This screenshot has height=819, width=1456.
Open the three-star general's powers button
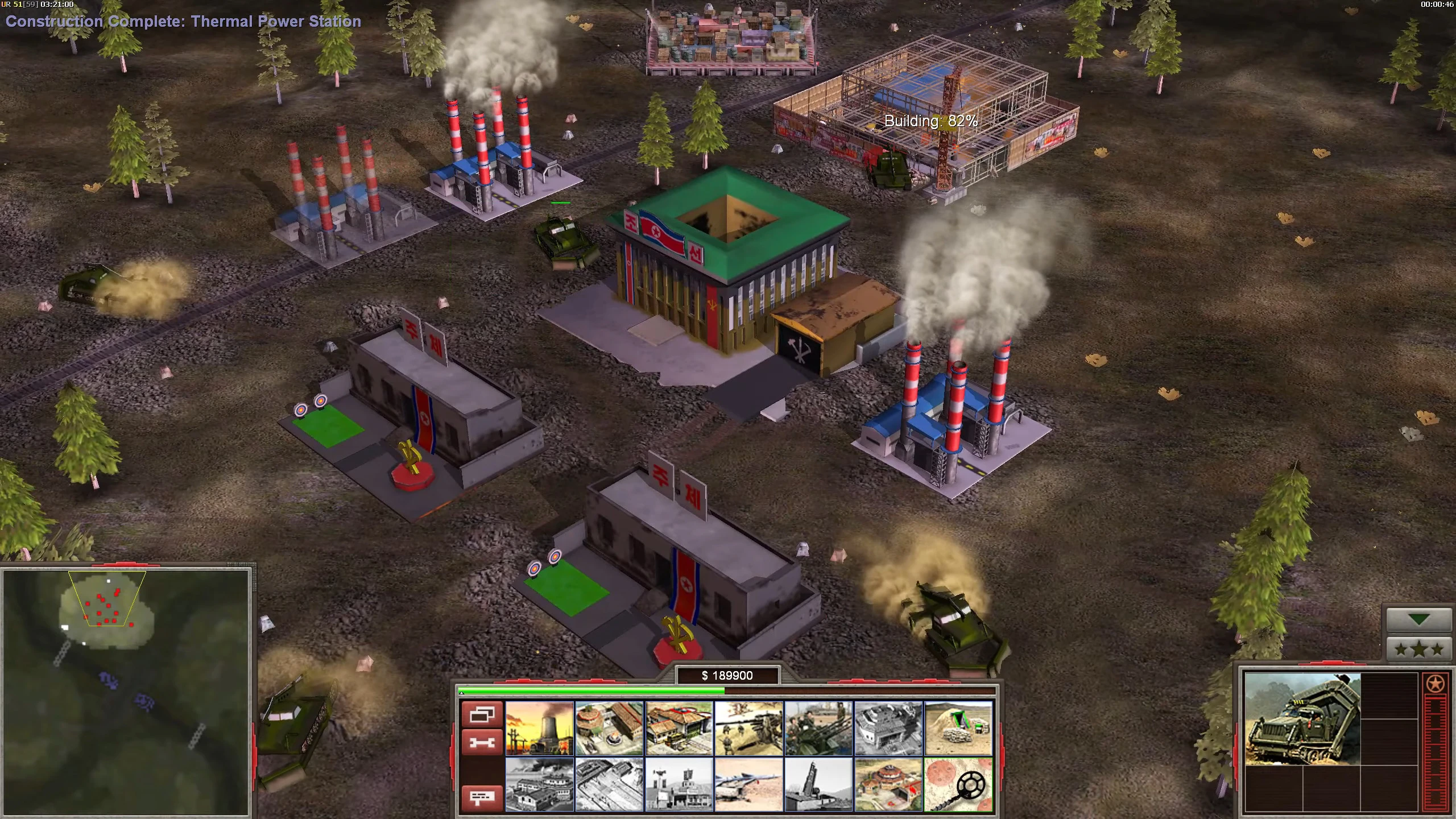pos(1419,648)
